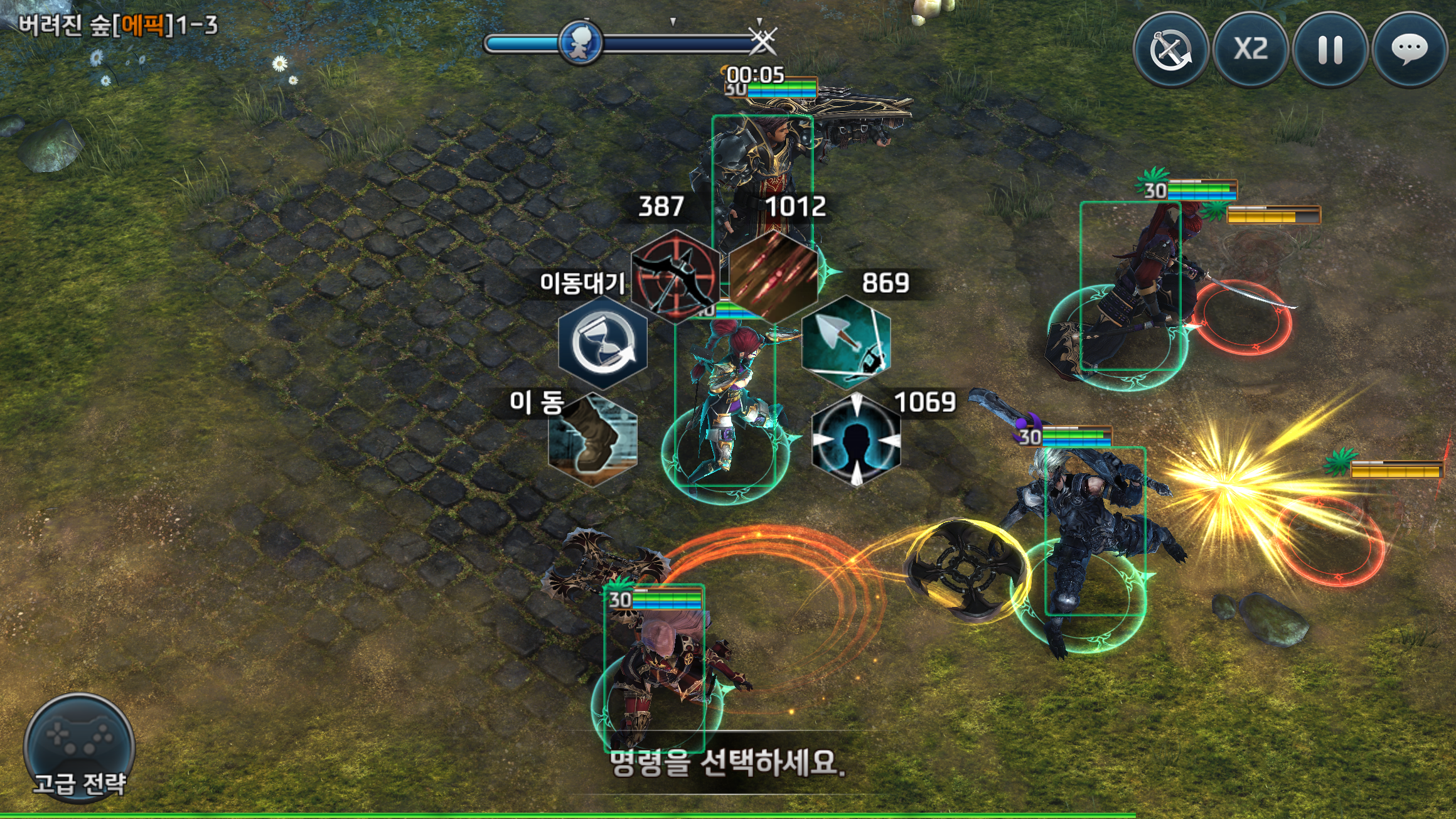
Task: Toggle the auto-battle crossed swords button
Action: pos(1170,49)
